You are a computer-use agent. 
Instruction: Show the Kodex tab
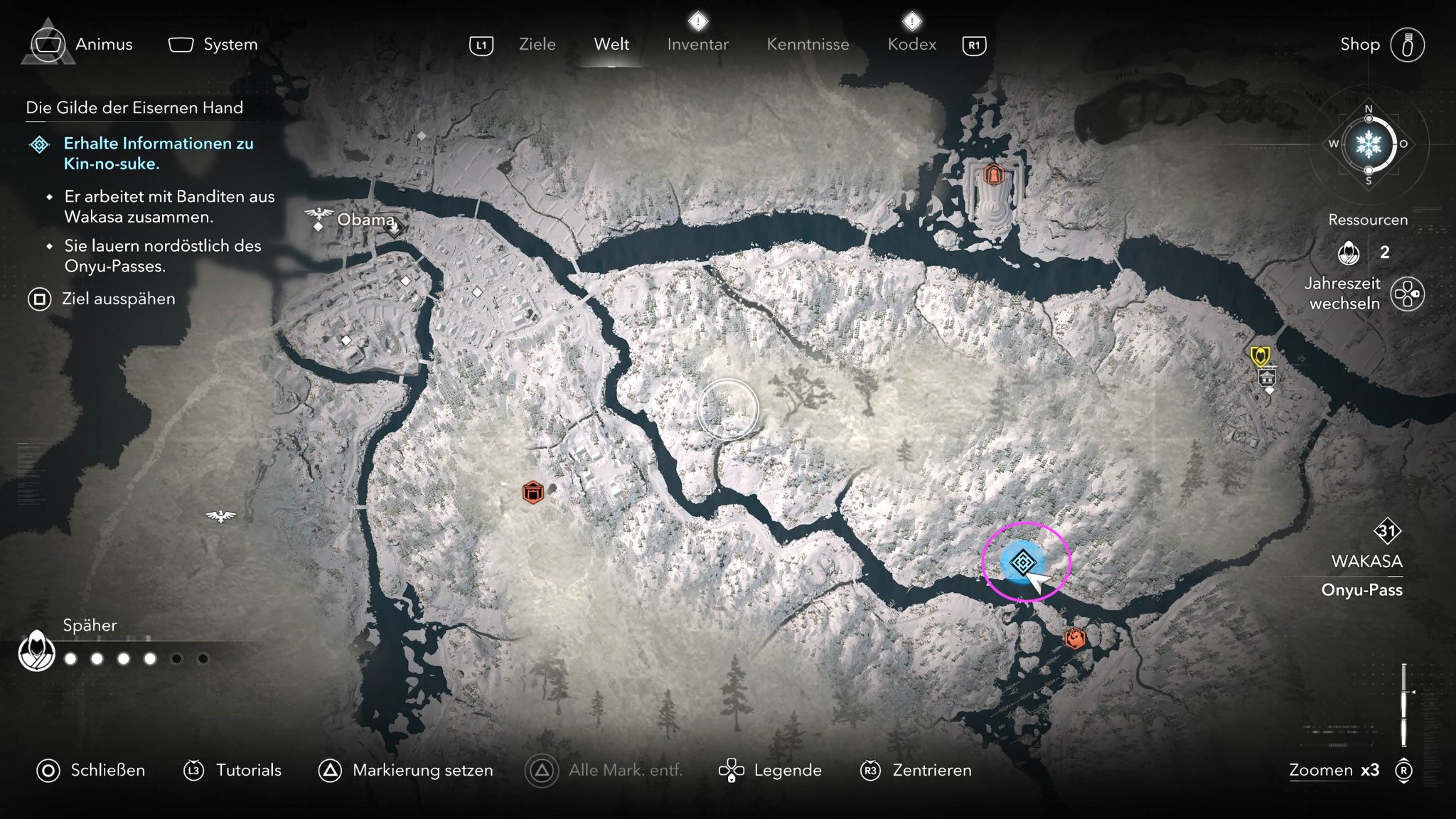coord(911,44)
